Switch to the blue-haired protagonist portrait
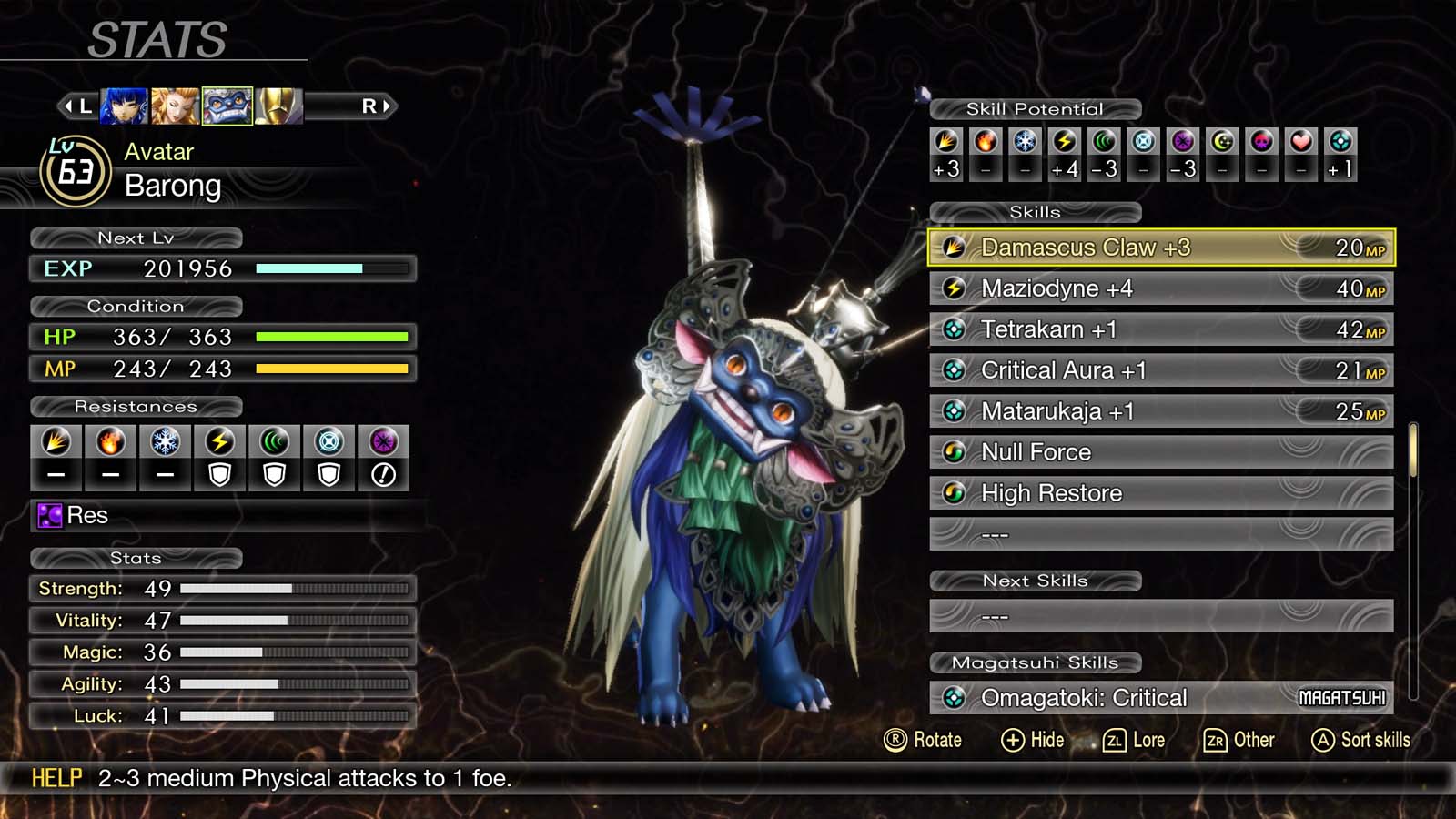Viewport: 1456px width, 819px height. coord(124,106)
